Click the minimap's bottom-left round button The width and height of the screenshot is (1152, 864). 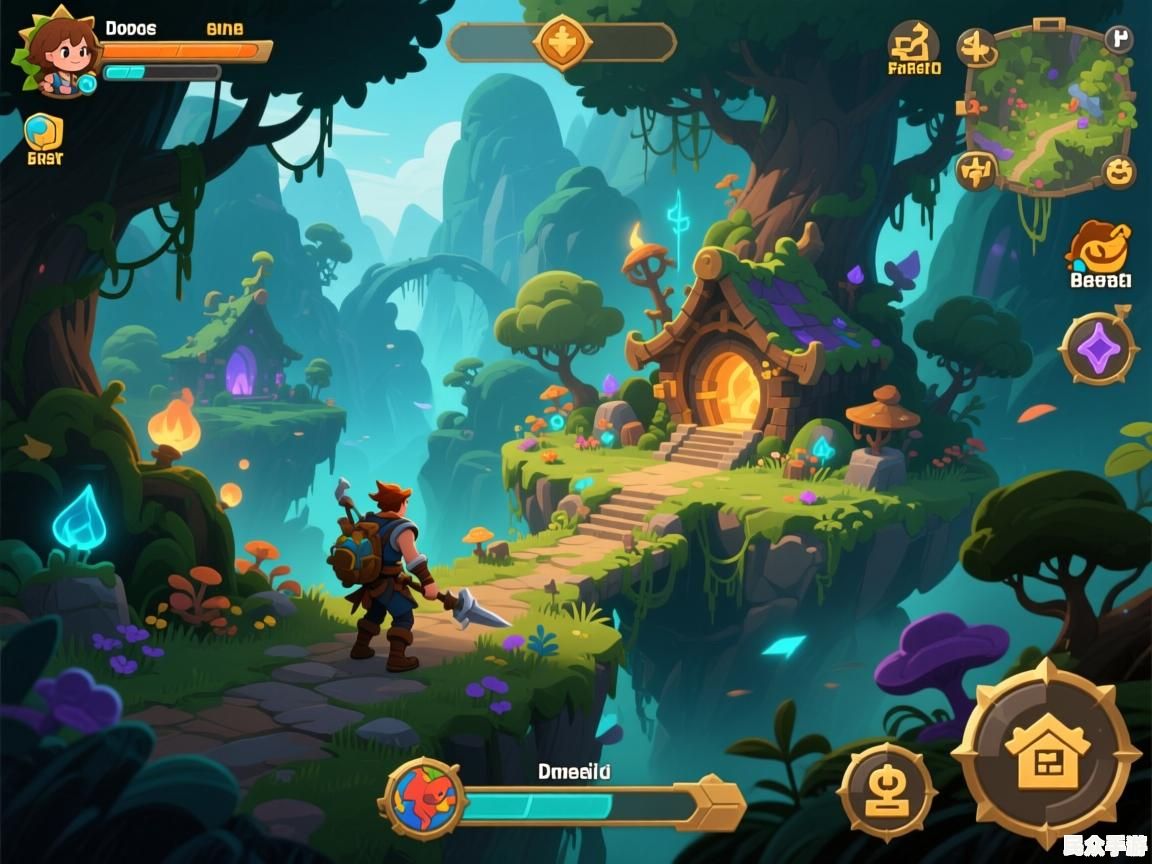pos(975,170)
